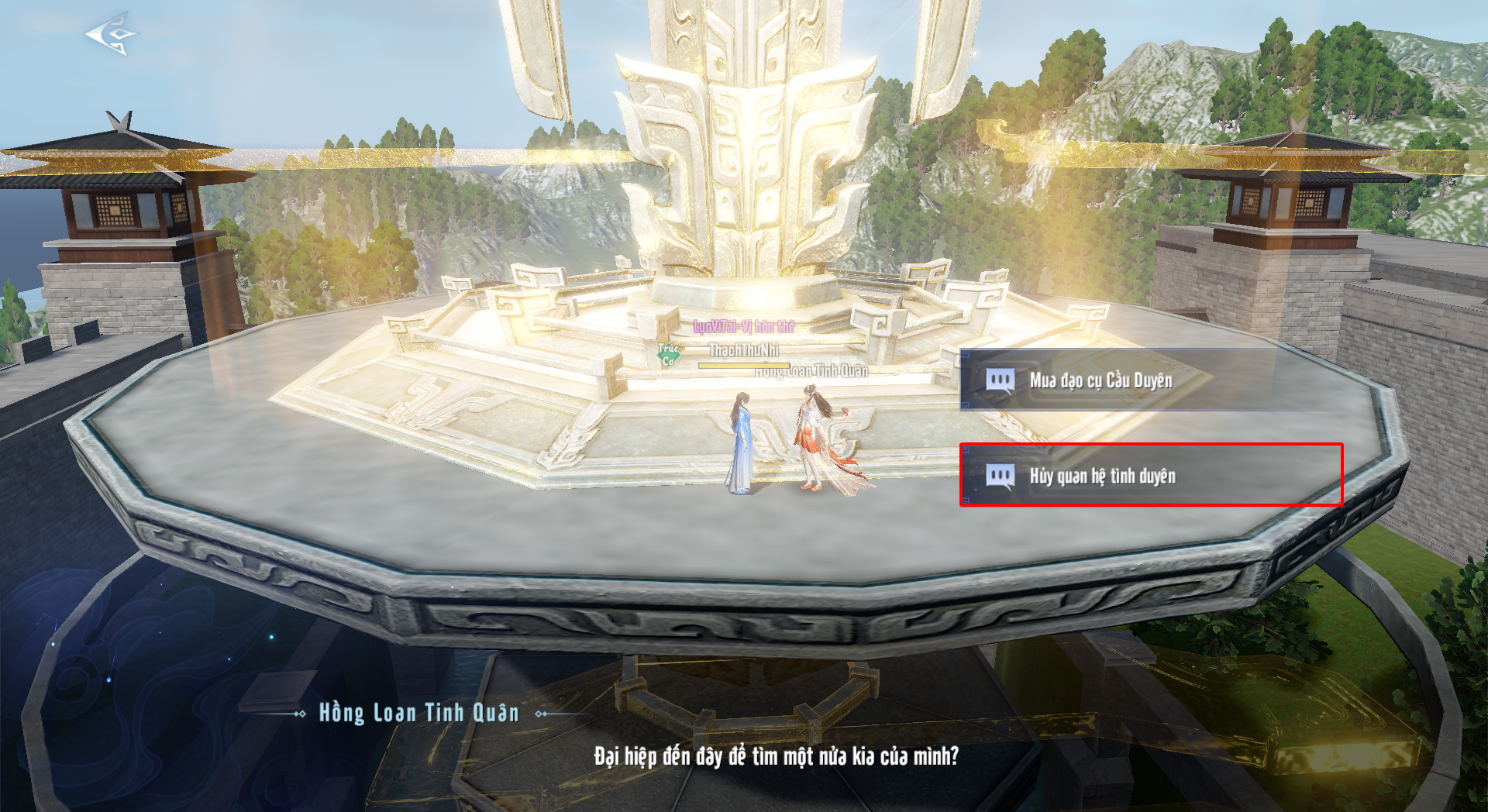Choose the "Mua đạo cụ Cầu Duyên" dialogue option
The image size is (1488, 812).
[1100, 380]
